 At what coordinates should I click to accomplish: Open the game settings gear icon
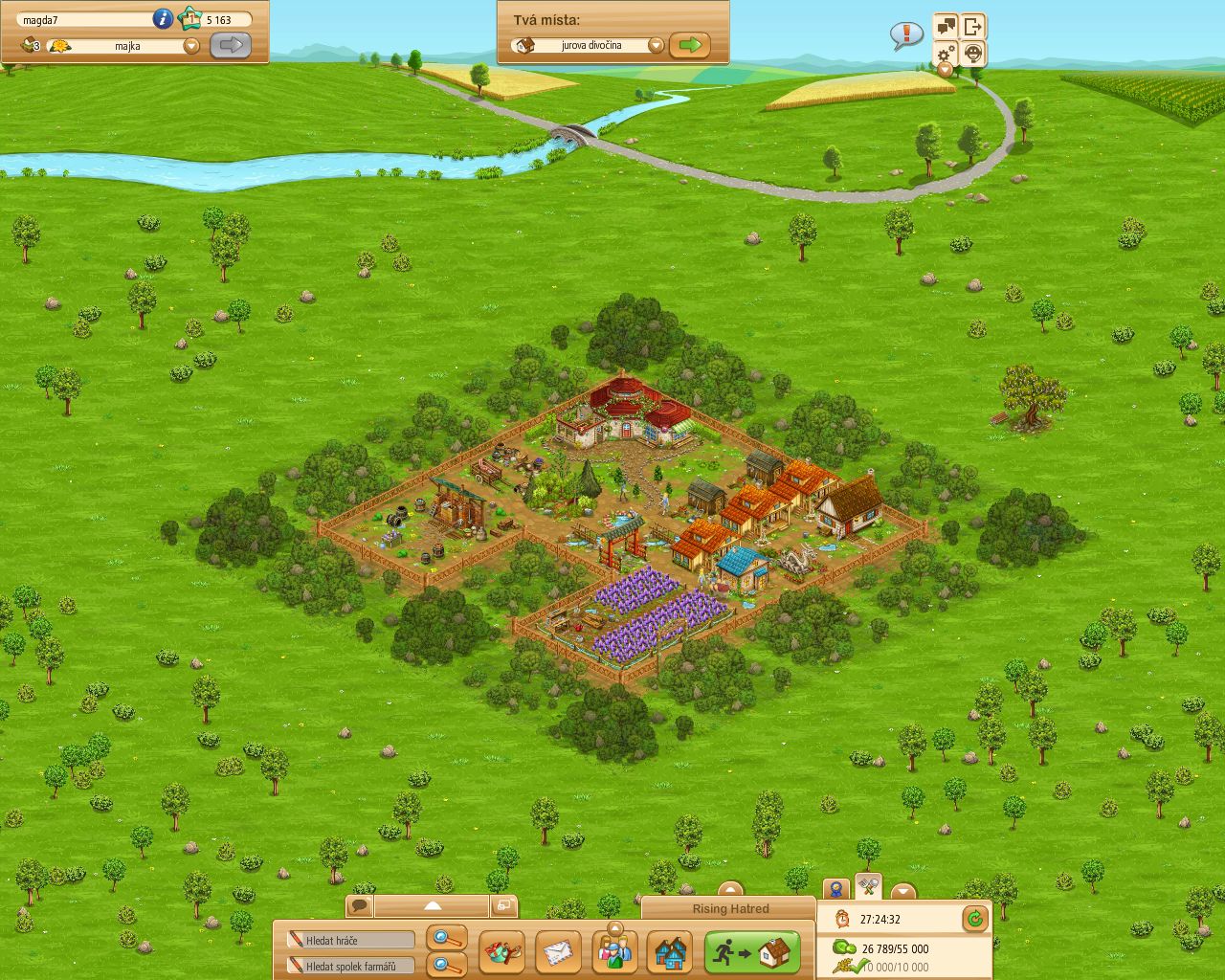pos(944,54)
